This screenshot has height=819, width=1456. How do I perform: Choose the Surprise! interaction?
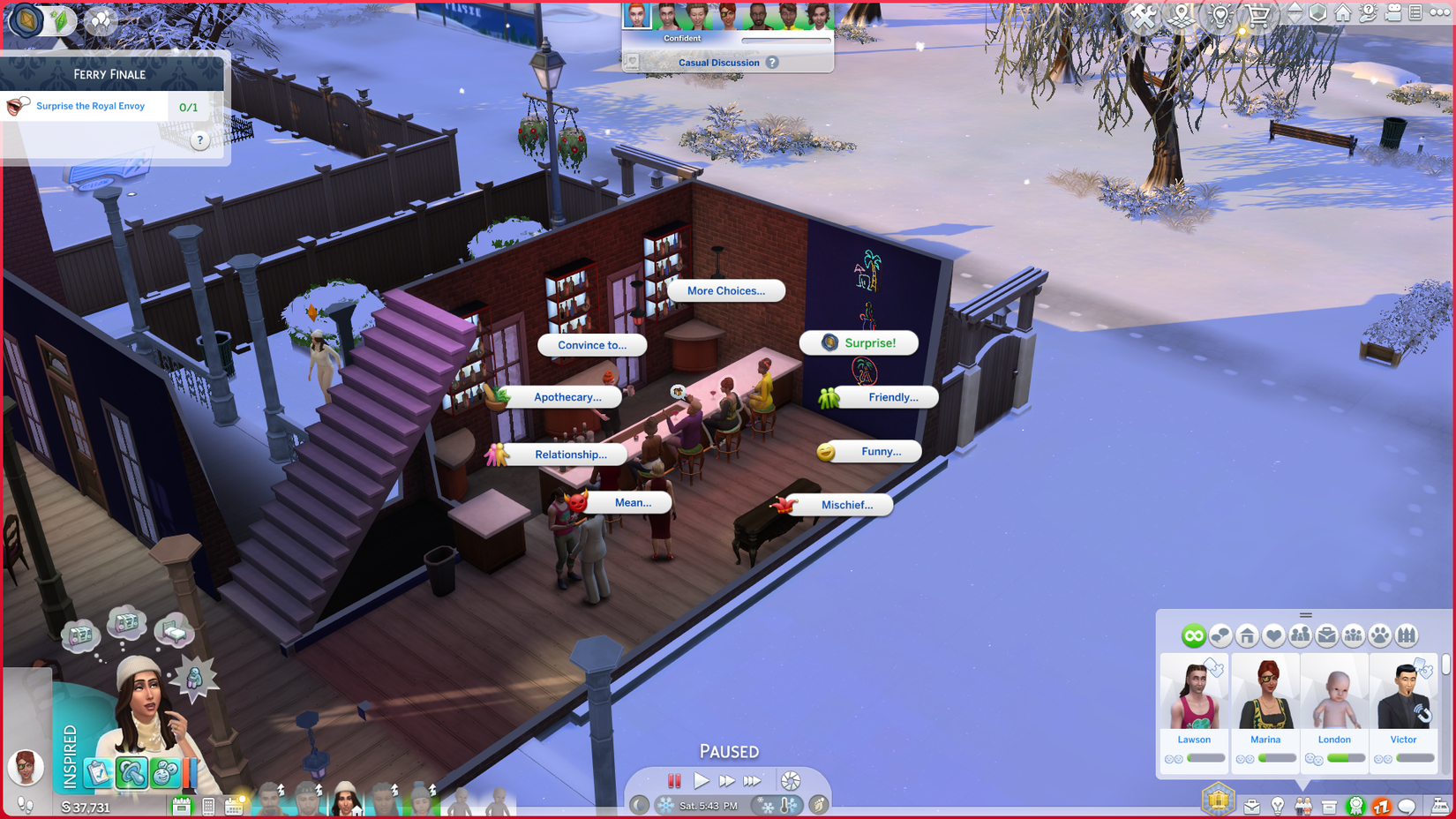[870, 342]
